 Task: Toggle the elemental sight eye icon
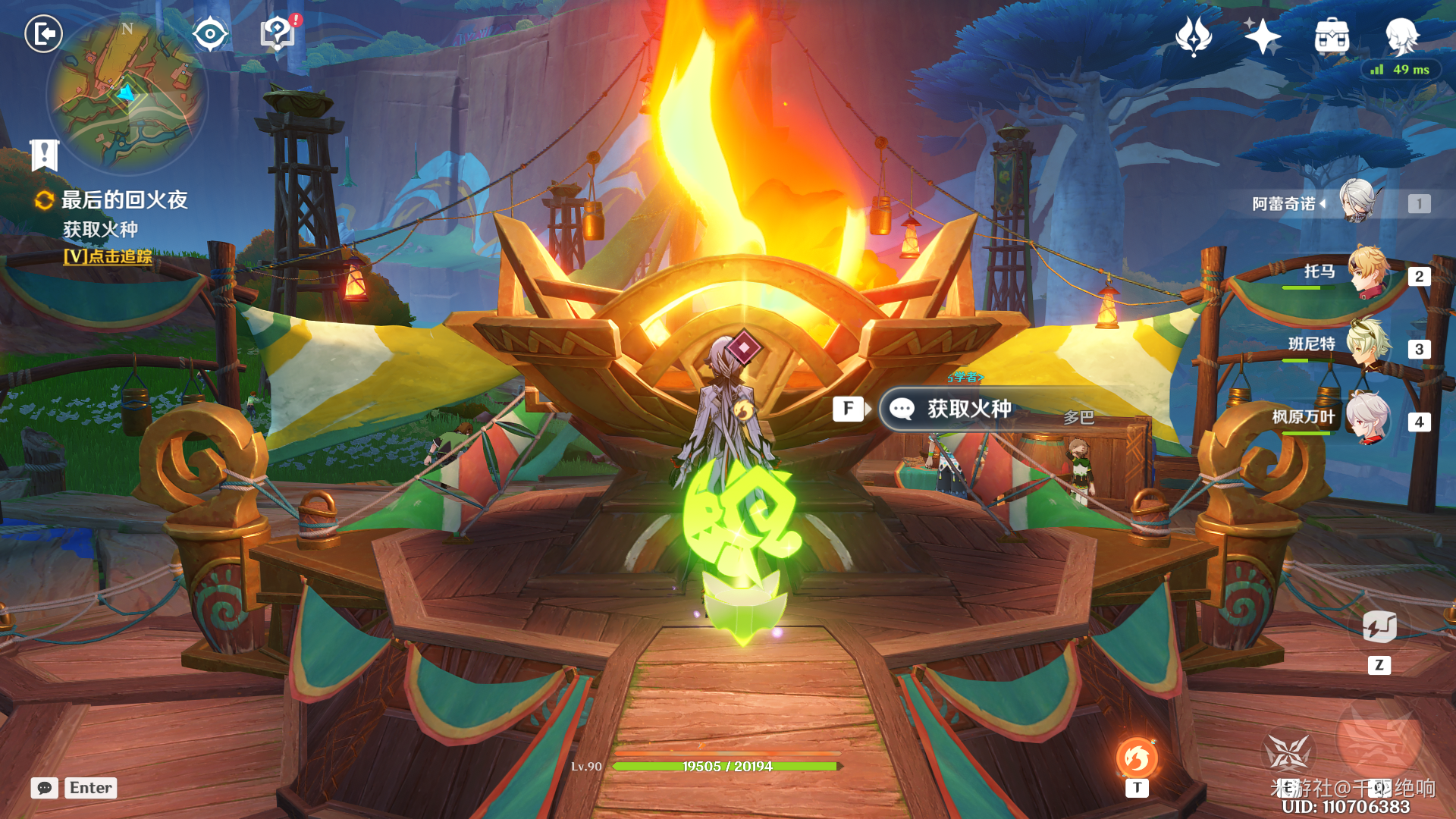pos(210,34)
